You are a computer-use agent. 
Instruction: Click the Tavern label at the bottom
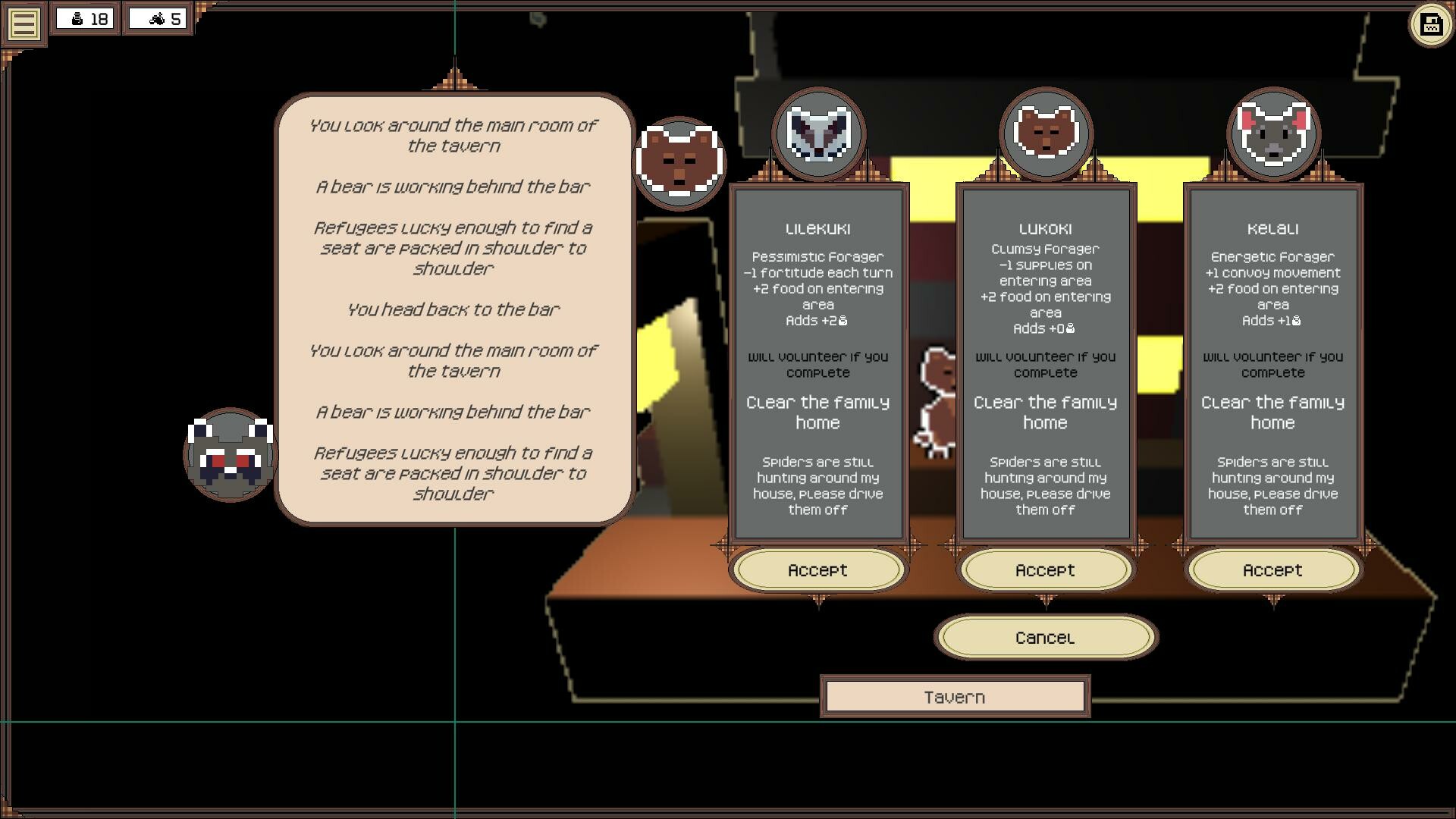955,695
